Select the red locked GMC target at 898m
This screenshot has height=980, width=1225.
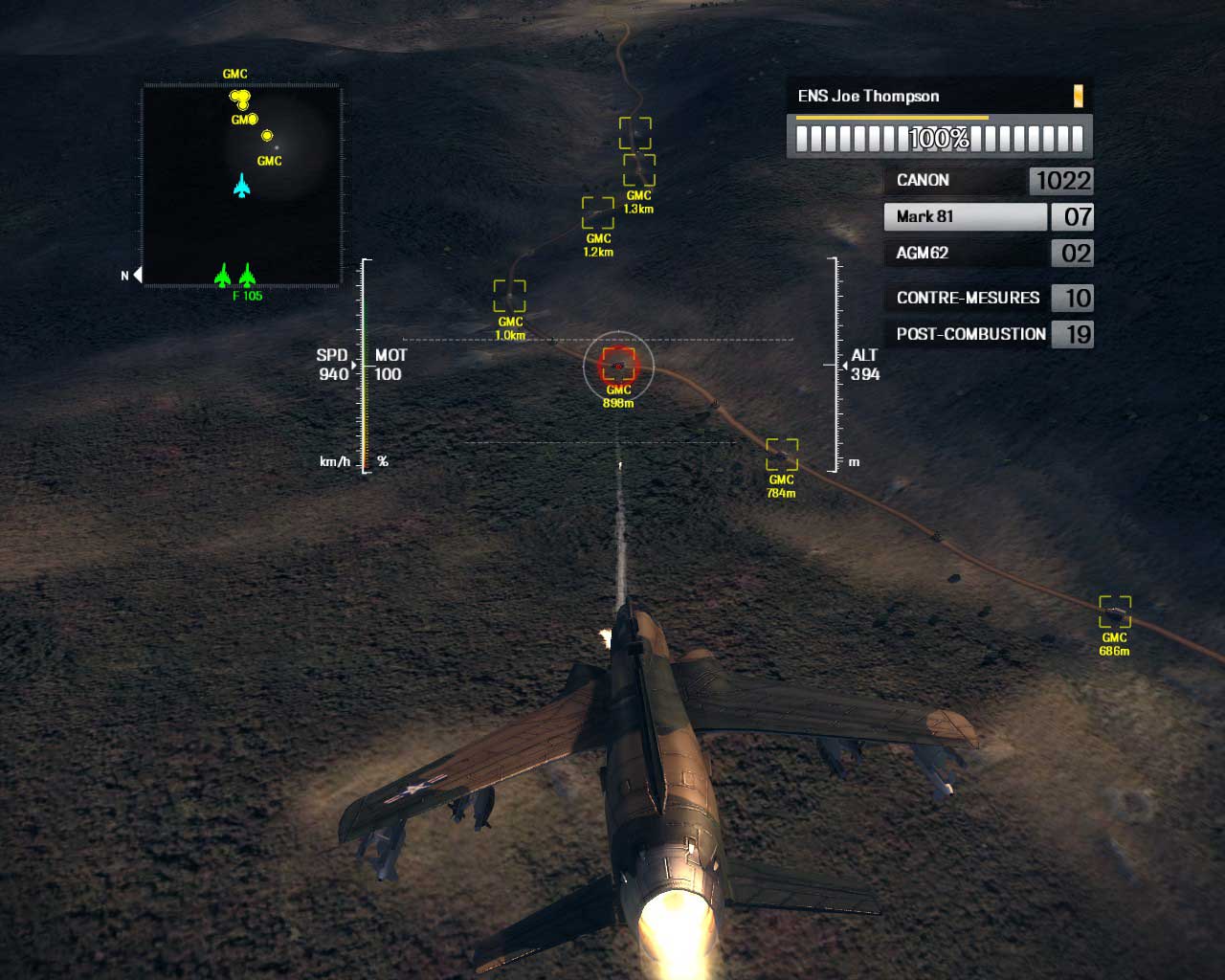pyautogui.click(x=618, y=365)
